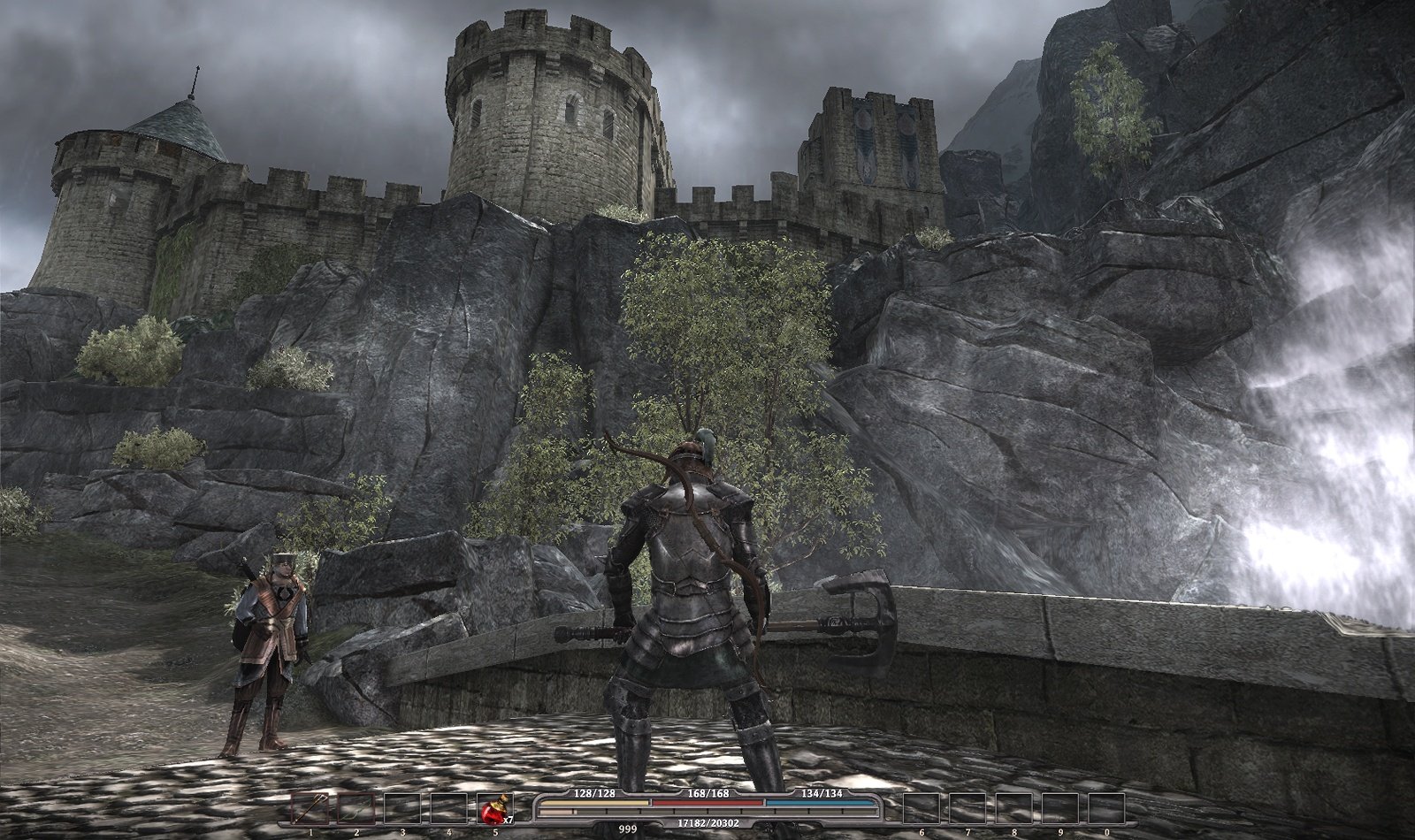Image resolution: width=1415 pixels, height=840 pixels.
Task: Select the axe weapon in hotbar slot 1
Action: point(310,808)
